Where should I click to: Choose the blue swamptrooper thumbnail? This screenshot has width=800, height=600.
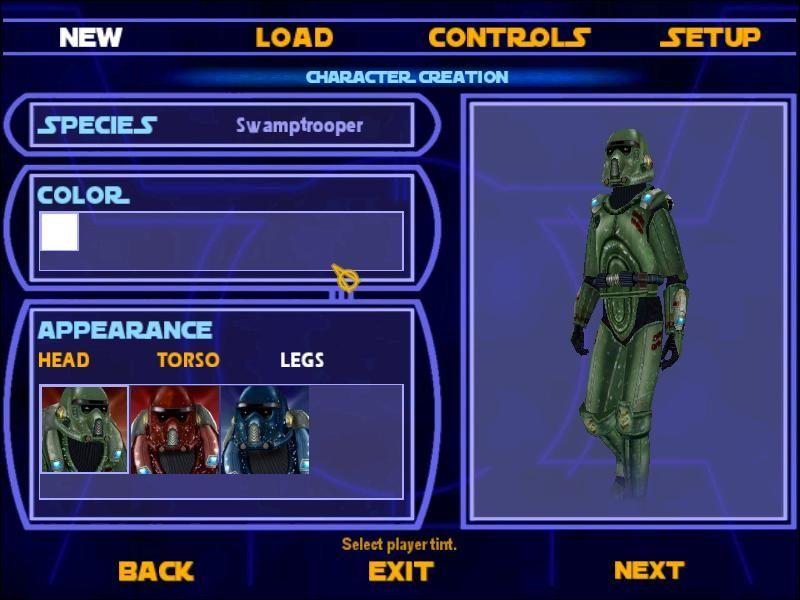(x=264, y=430)
